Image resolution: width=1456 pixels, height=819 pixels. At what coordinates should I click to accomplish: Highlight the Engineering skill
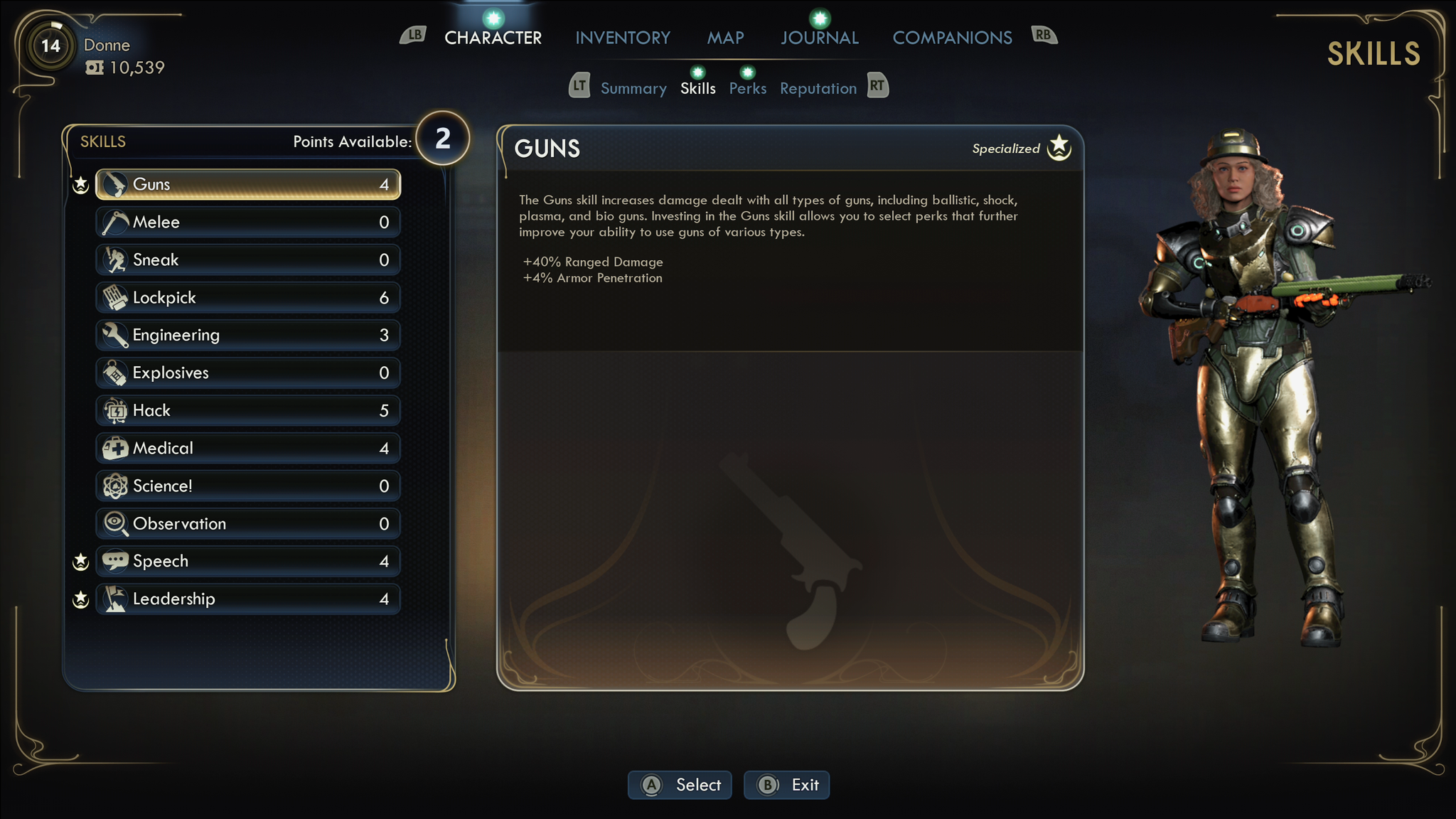coord(247,336)
